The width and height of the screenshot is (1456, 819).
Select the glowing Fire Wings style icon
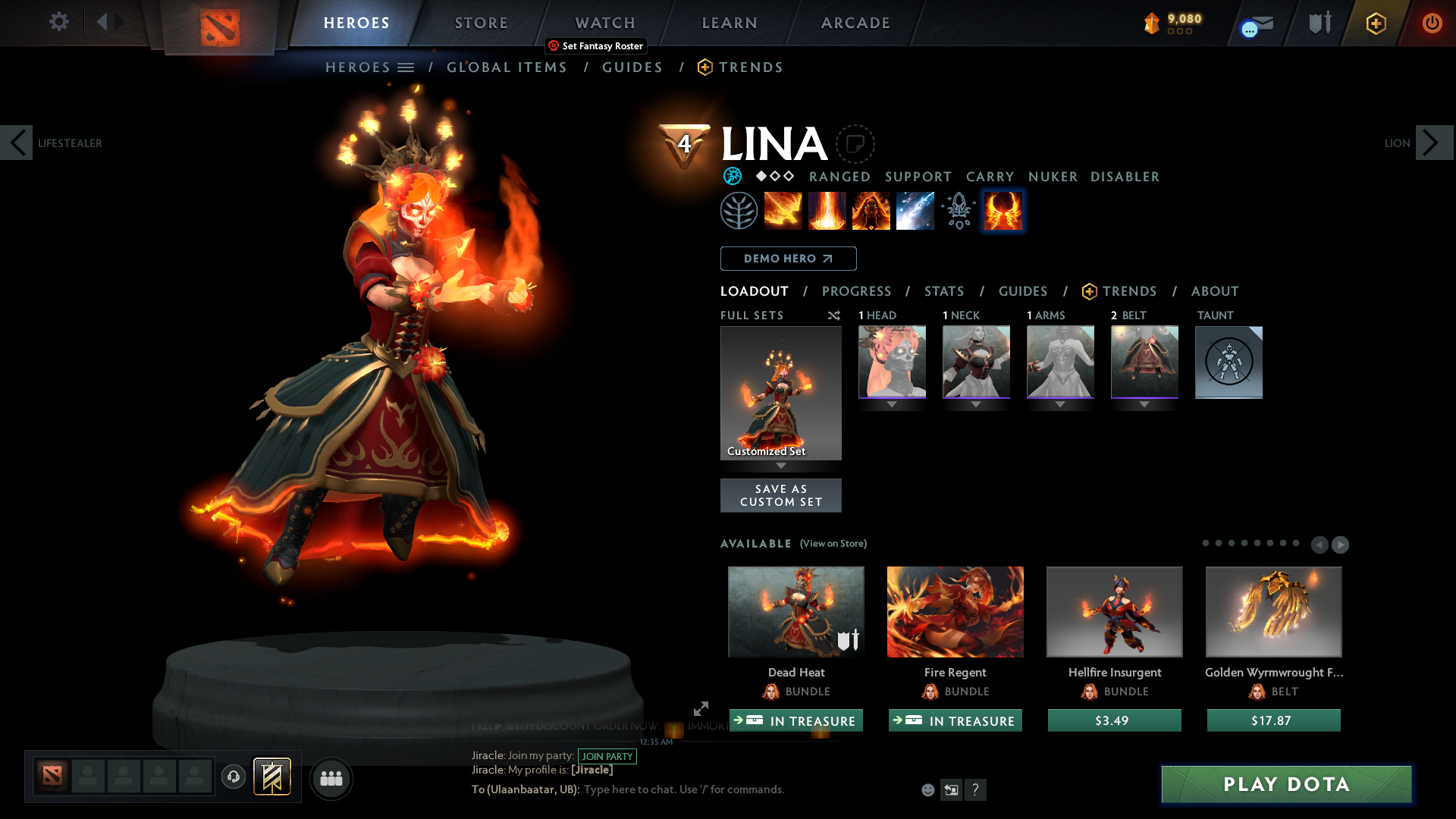pyautogui.click(x=1003, y=210)
